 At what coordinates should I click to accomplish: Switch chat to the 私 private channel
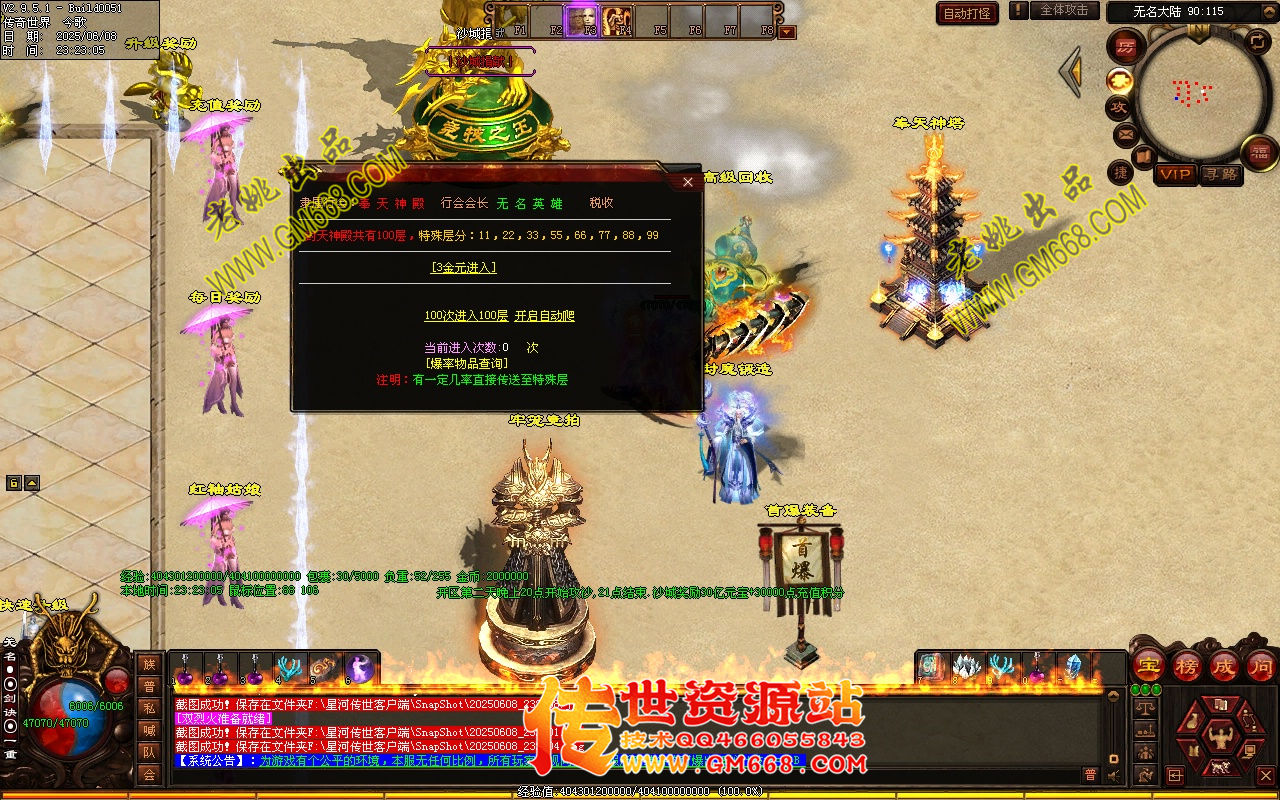(149, 708)
